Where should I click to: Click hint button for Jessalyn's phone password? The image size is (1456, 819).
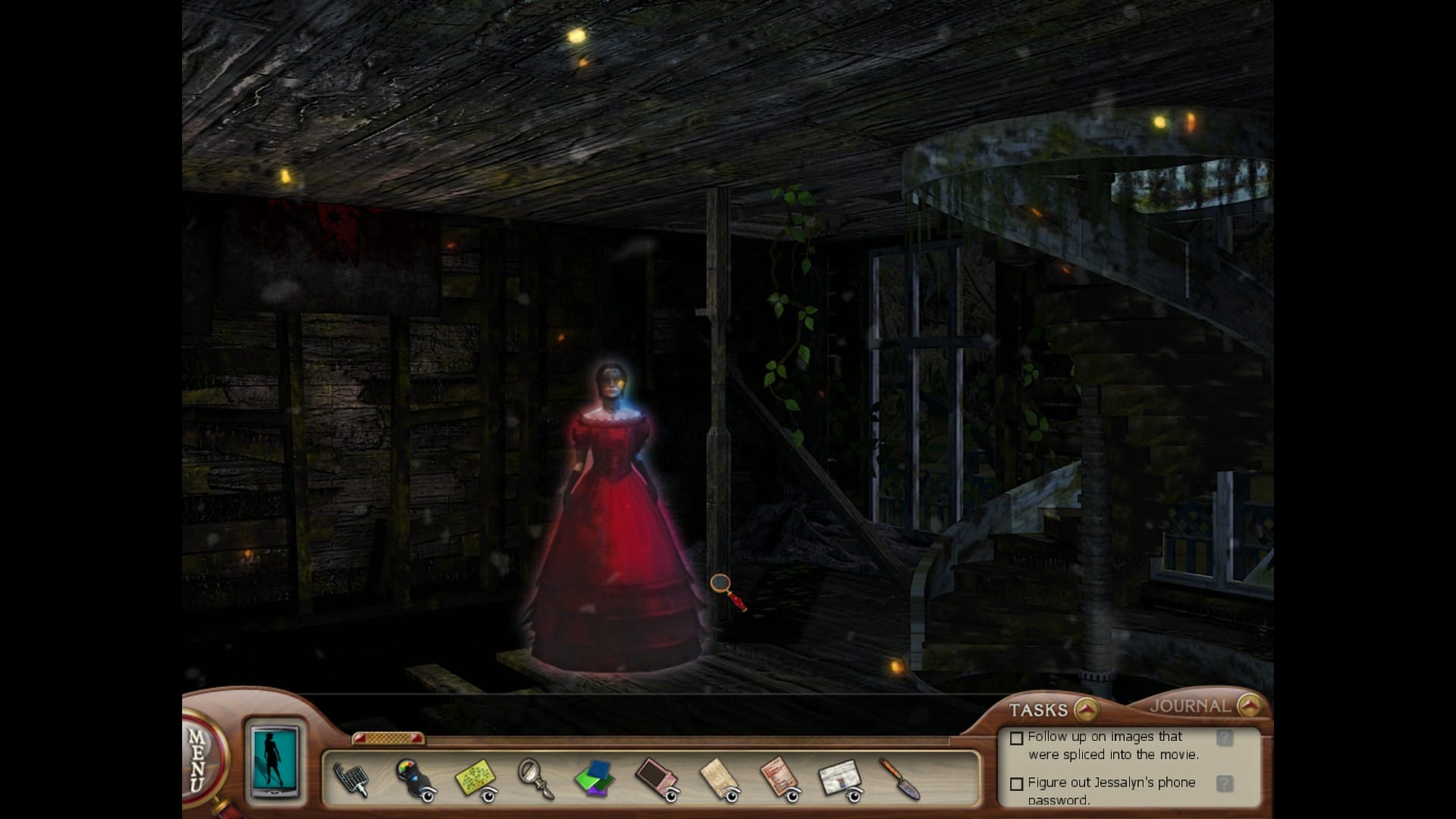(x=1224, y=783)
